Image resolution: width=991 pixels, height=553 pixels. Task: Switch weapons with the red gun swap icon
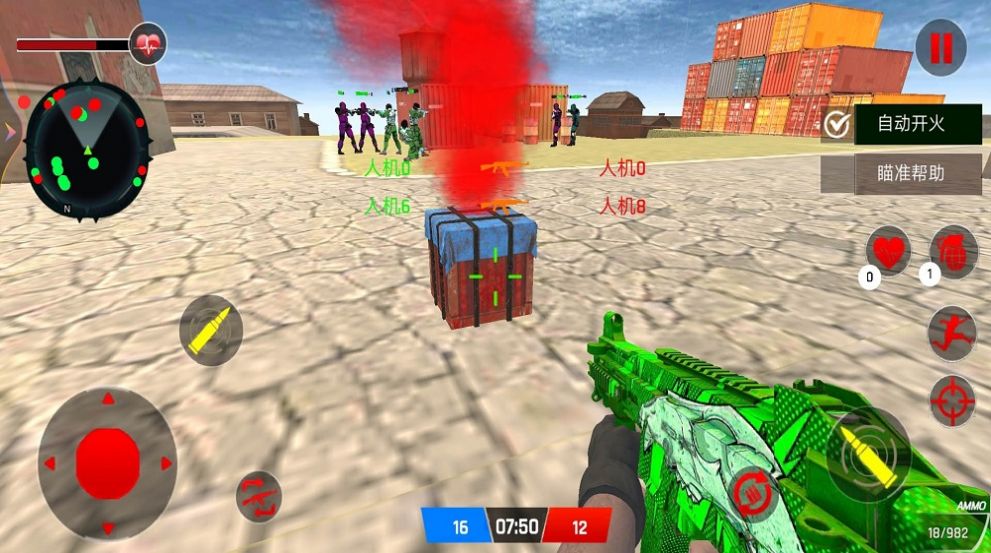point(259,495)
